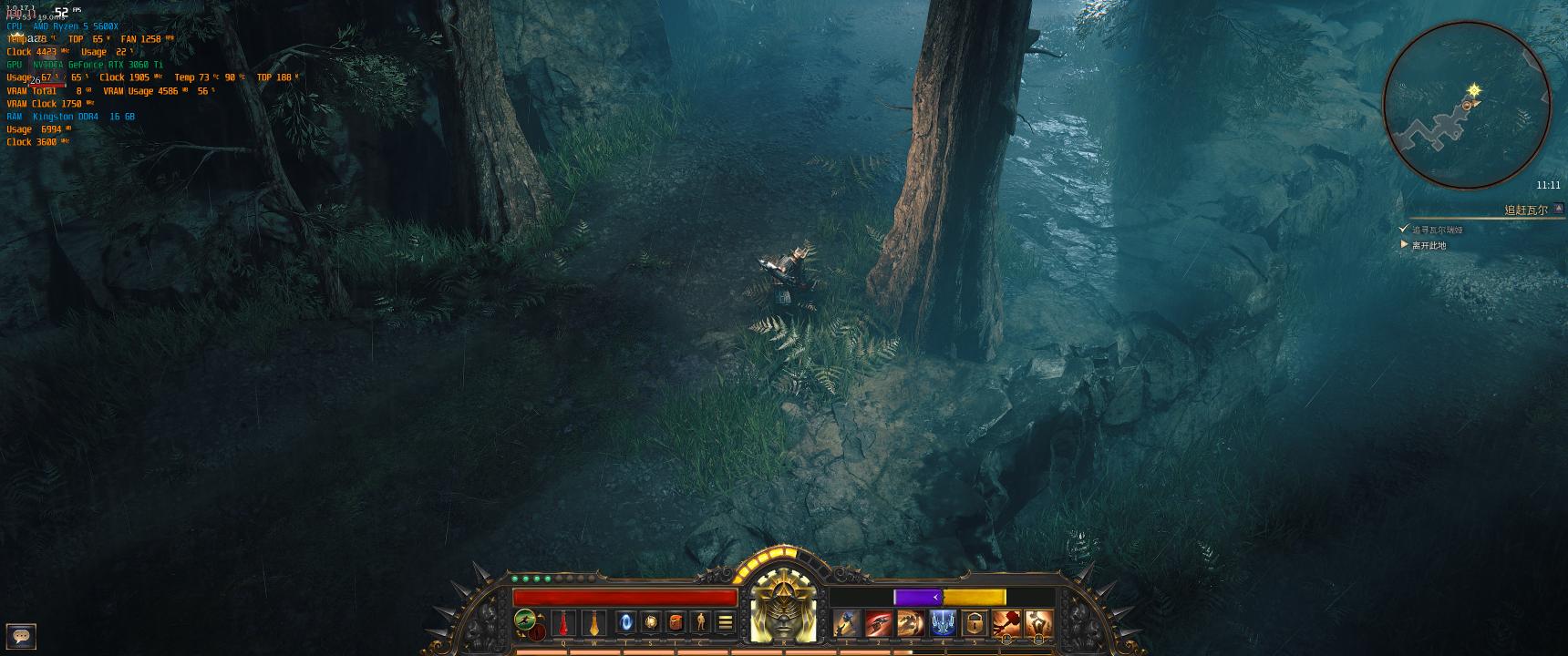Click the green dodge roll icon beside the hotbar
The width and height of the screenshot is (1568, 656).
tap(523, 618)
